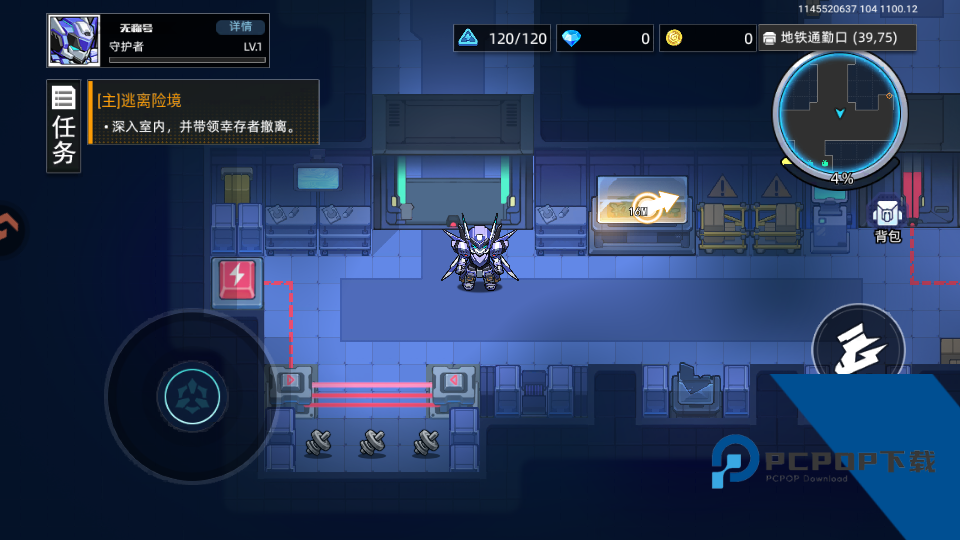Open the 背包 backpack
This screenshot has height=540, width=960.
[x=887, y=221]
